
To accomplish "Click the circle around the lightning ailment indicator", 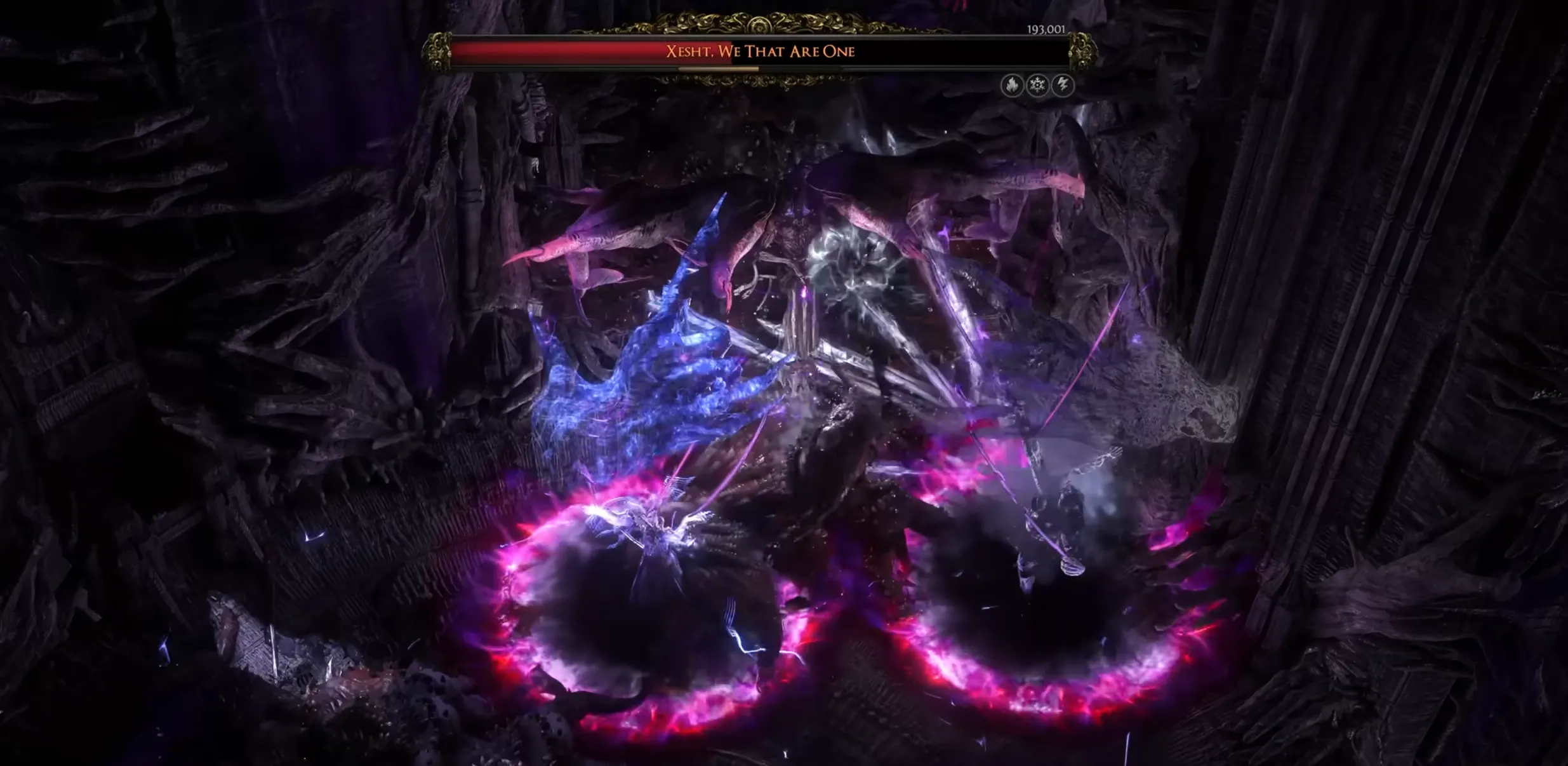I will point(1062,86).
